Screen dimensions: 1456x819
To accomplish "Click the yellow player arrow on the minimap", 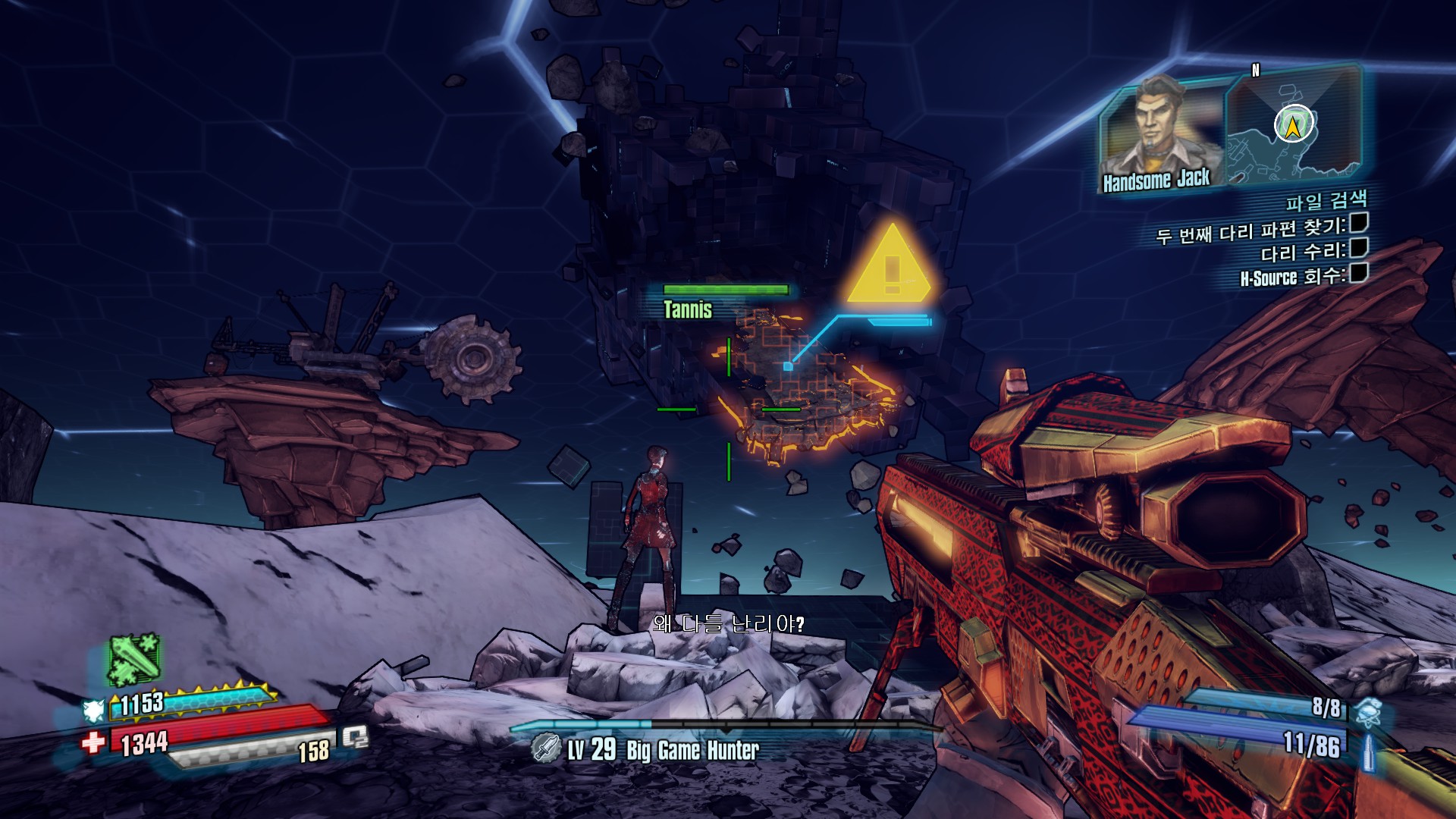I will 1294,124.
